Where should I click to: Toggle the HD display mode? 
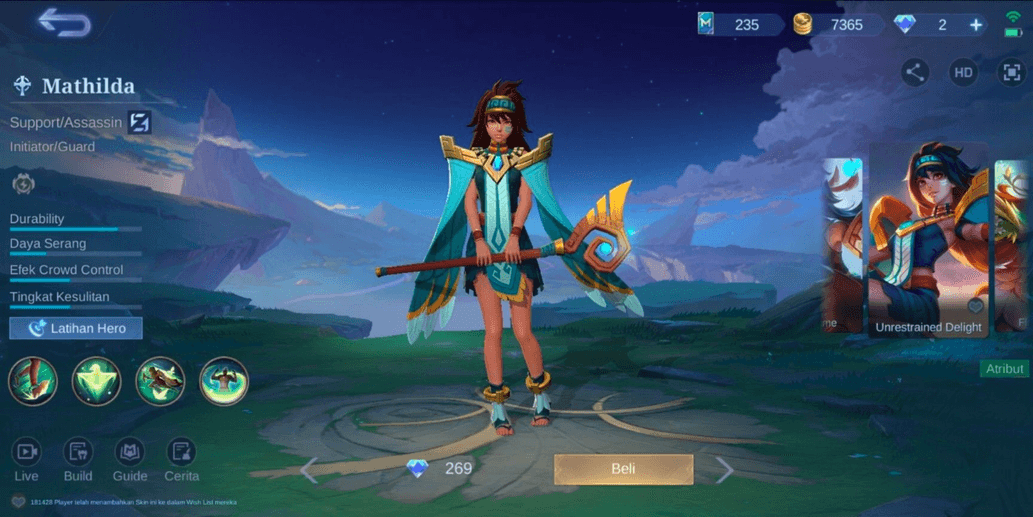tap(963, 72)
